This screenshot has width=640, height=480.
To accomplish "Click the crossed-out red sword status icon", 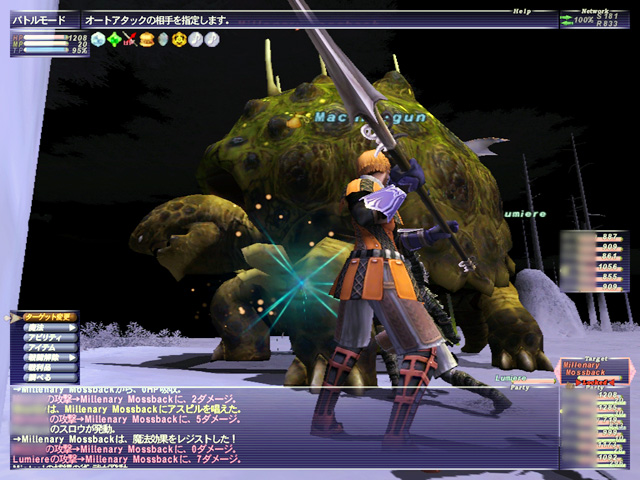I will pos(130,41).
